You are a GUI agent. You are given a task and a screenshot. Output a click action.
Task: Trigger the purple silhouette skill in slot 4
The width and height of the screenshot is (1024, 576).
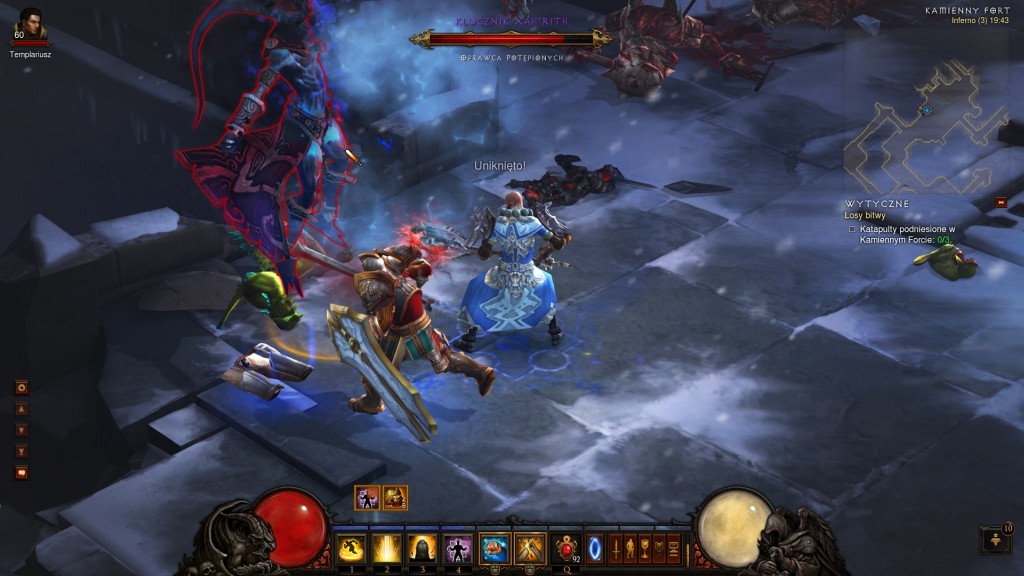click(x=457, y=549)
